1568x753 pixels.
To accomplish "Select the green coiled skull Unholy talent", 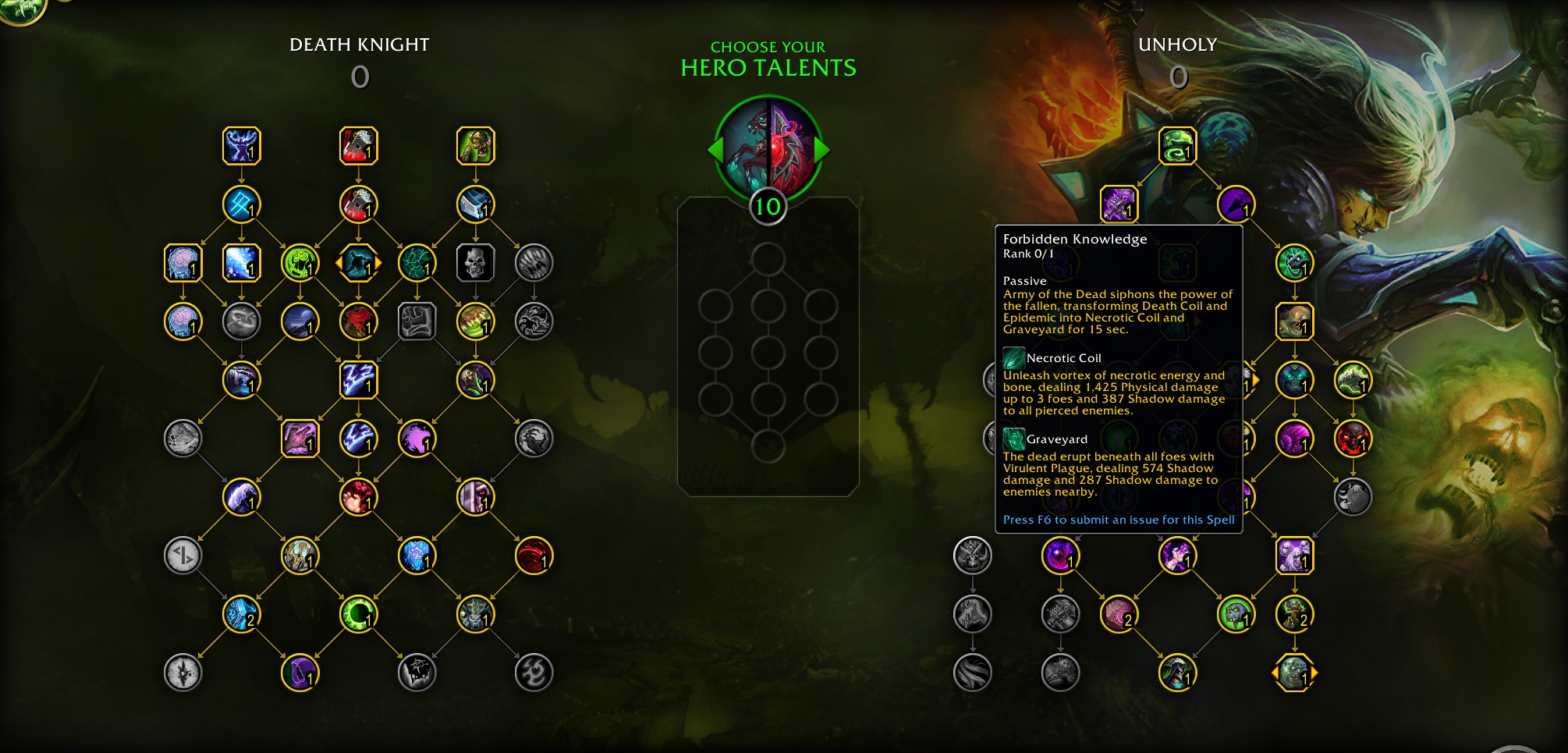I will pyautogui.click(x=1177, y=146).
